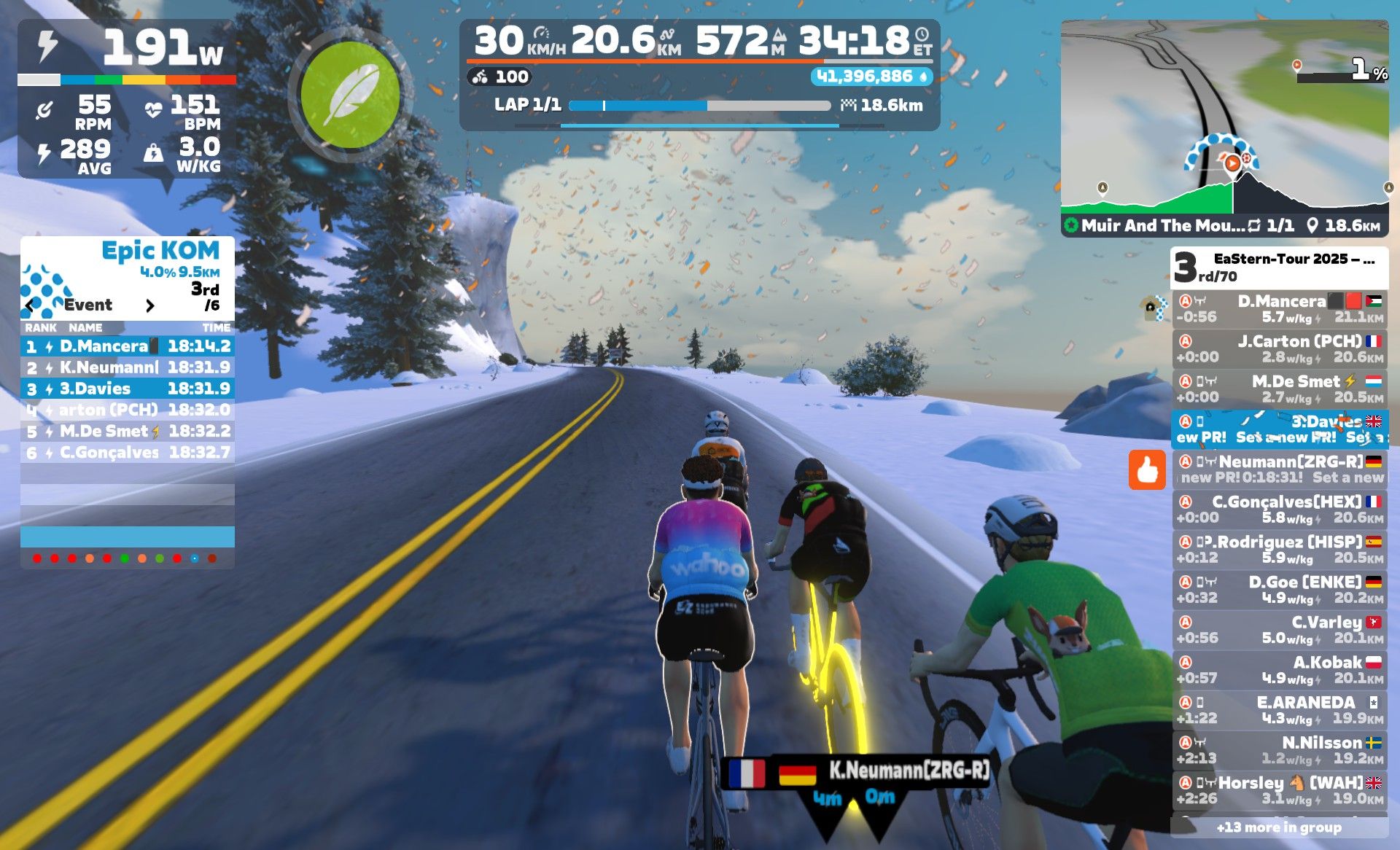Open the EaStern-Tour 2025 event header
This screenshot has width=1400, height=850.
(x=1280, y=267)
